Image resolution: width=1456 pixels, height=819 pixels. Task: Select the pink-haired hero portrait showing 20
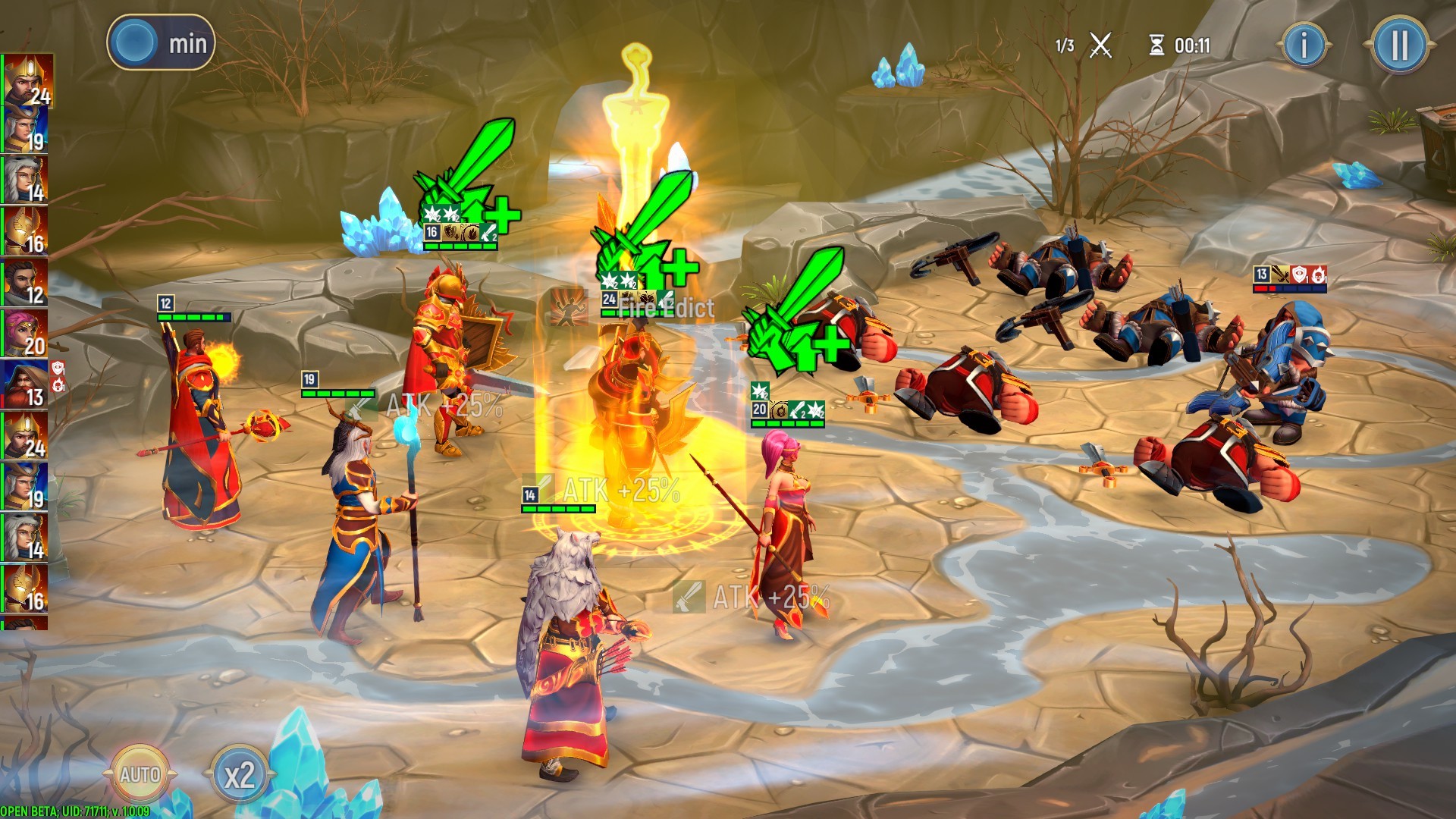point(27,334)
